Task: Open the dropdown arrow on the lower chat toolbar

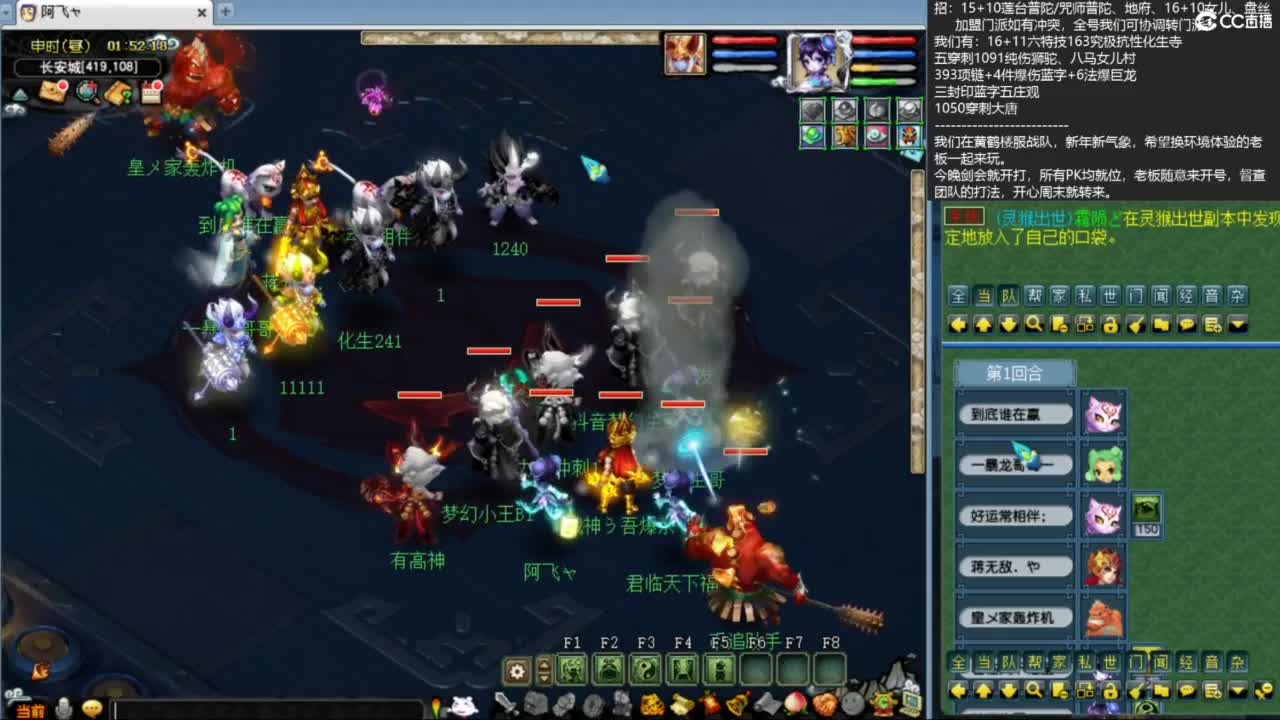Action: 1237,690
